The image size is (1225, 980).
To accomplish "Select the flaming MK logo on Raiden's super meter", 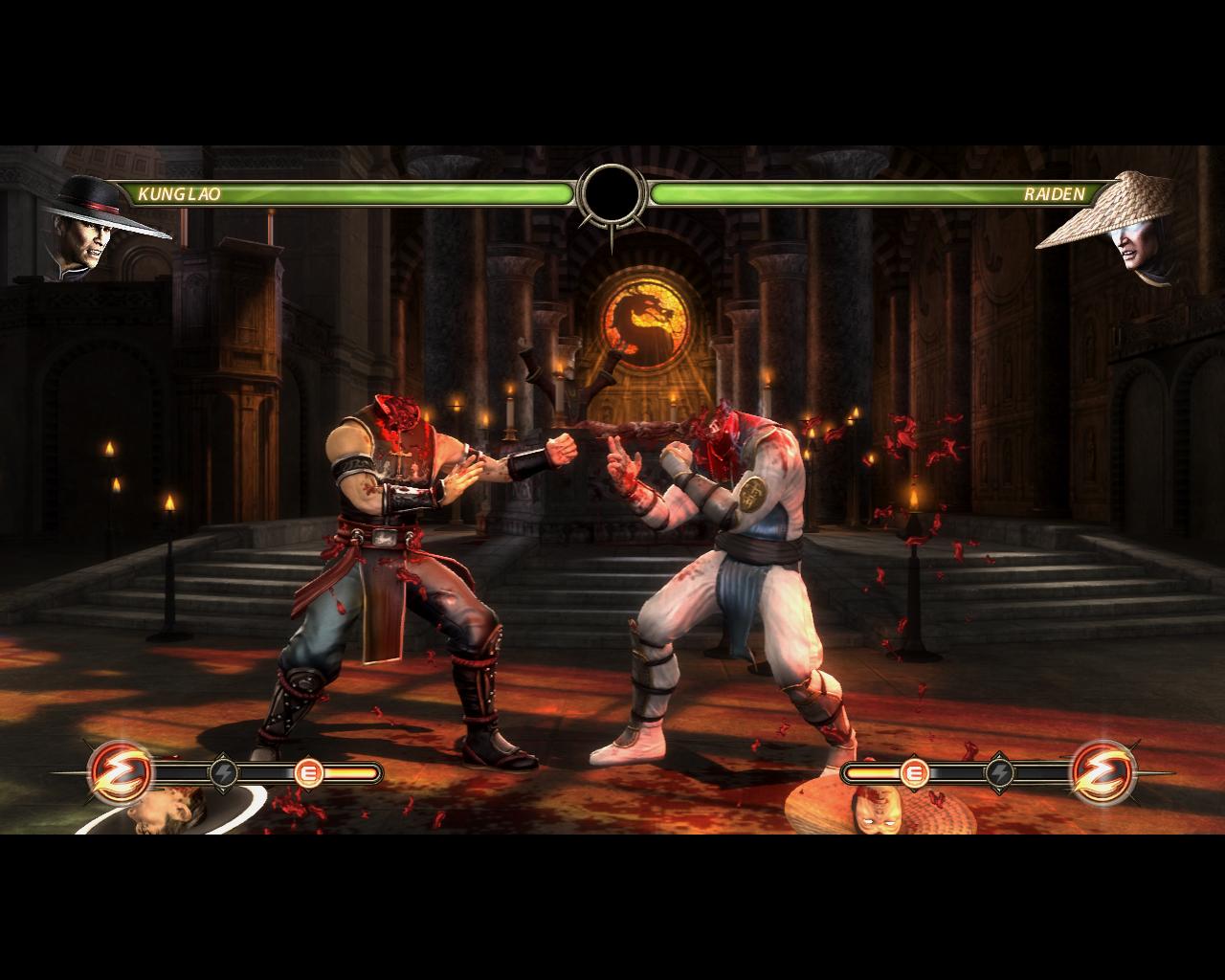I will [1101, 770].
